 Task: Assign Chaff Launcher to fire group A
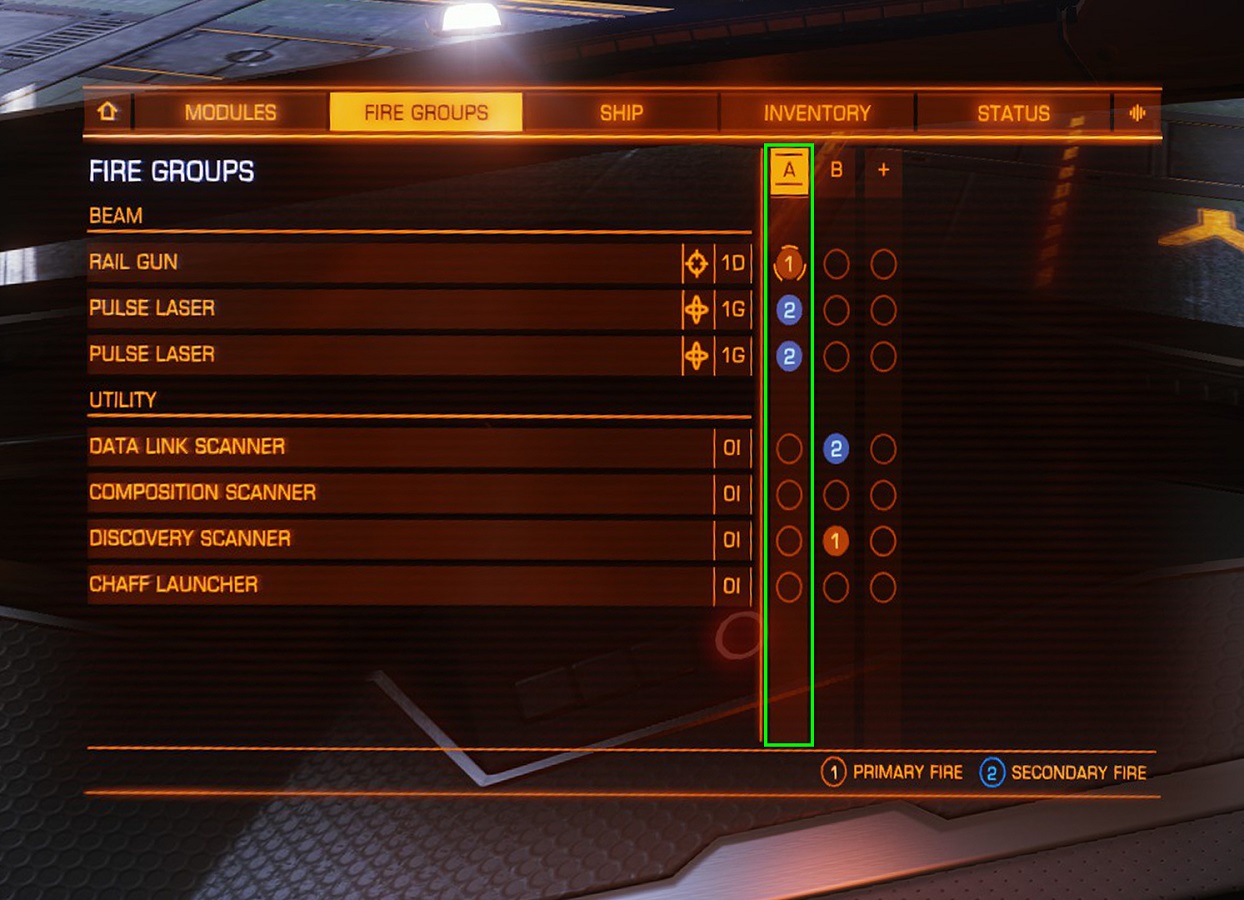[x=789, y=587]
